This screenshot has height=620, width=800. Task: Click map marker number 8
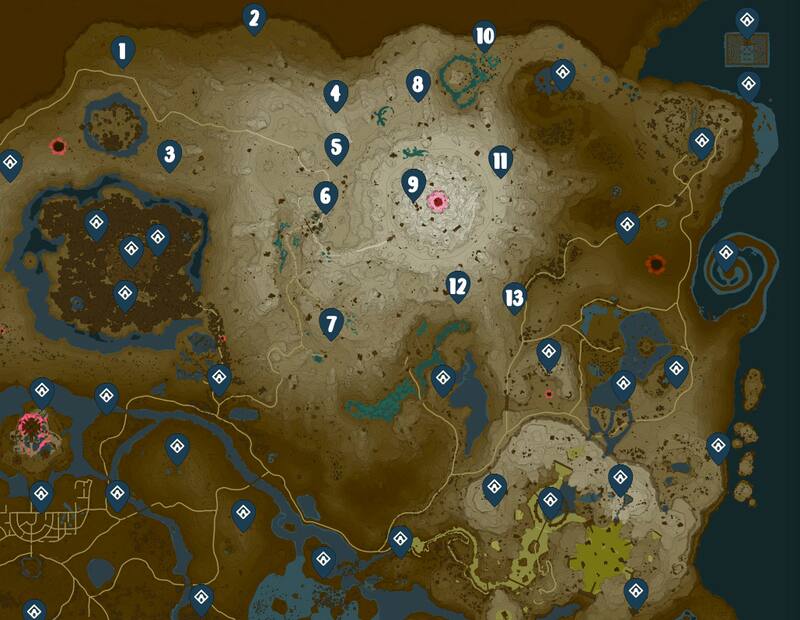point(418,84)
